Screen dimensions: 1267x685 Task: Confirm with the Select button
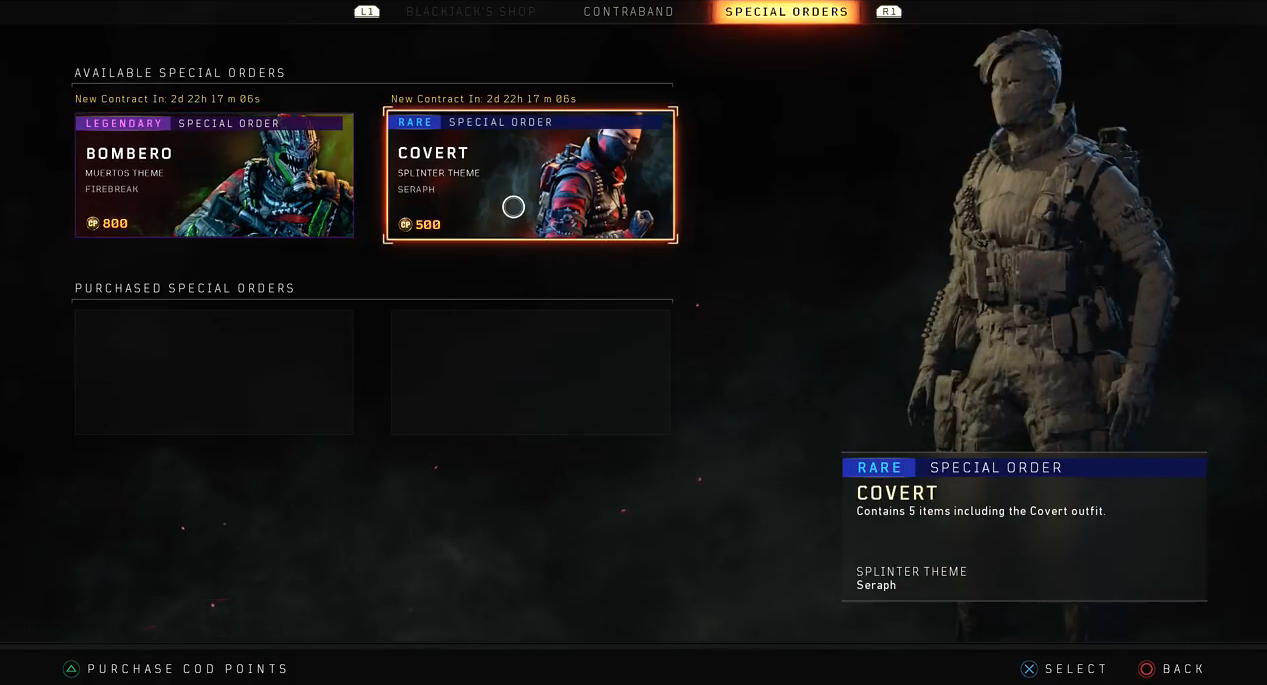click(x=1064, y=669)
